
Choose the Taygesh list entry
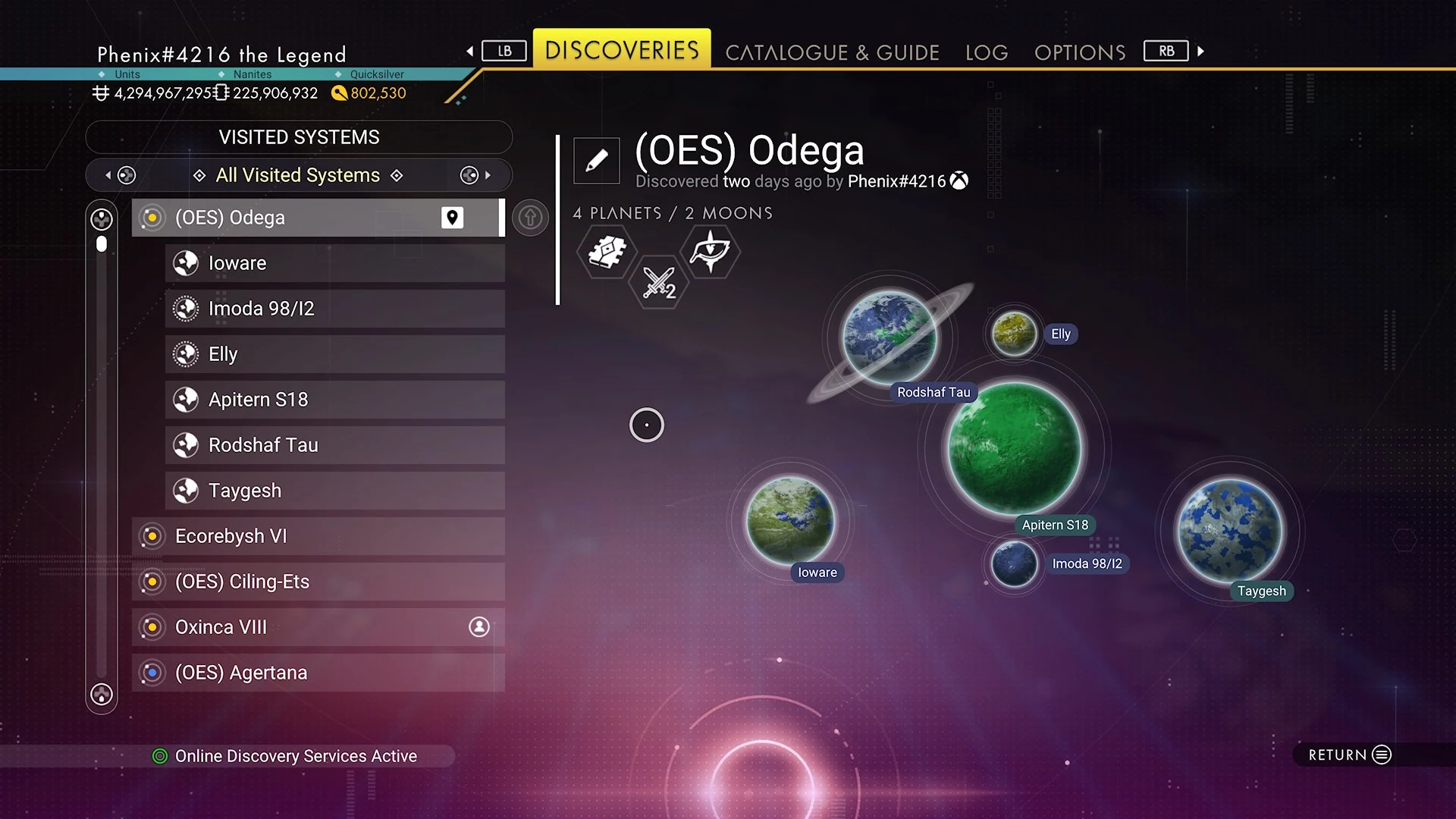click(x=334, y=491)
